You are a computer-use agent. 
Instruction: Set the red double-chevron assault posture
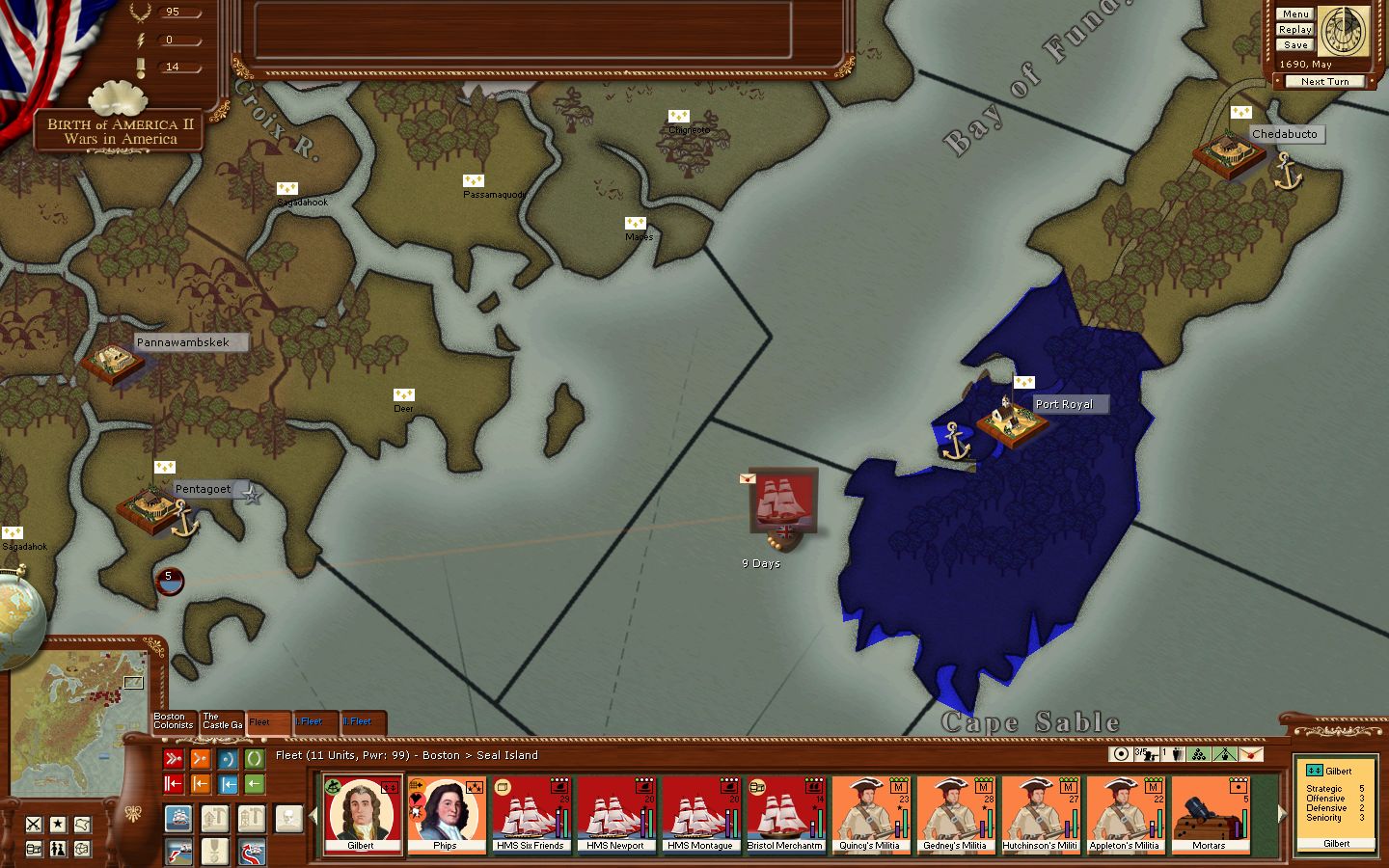[x=174, y=759]
